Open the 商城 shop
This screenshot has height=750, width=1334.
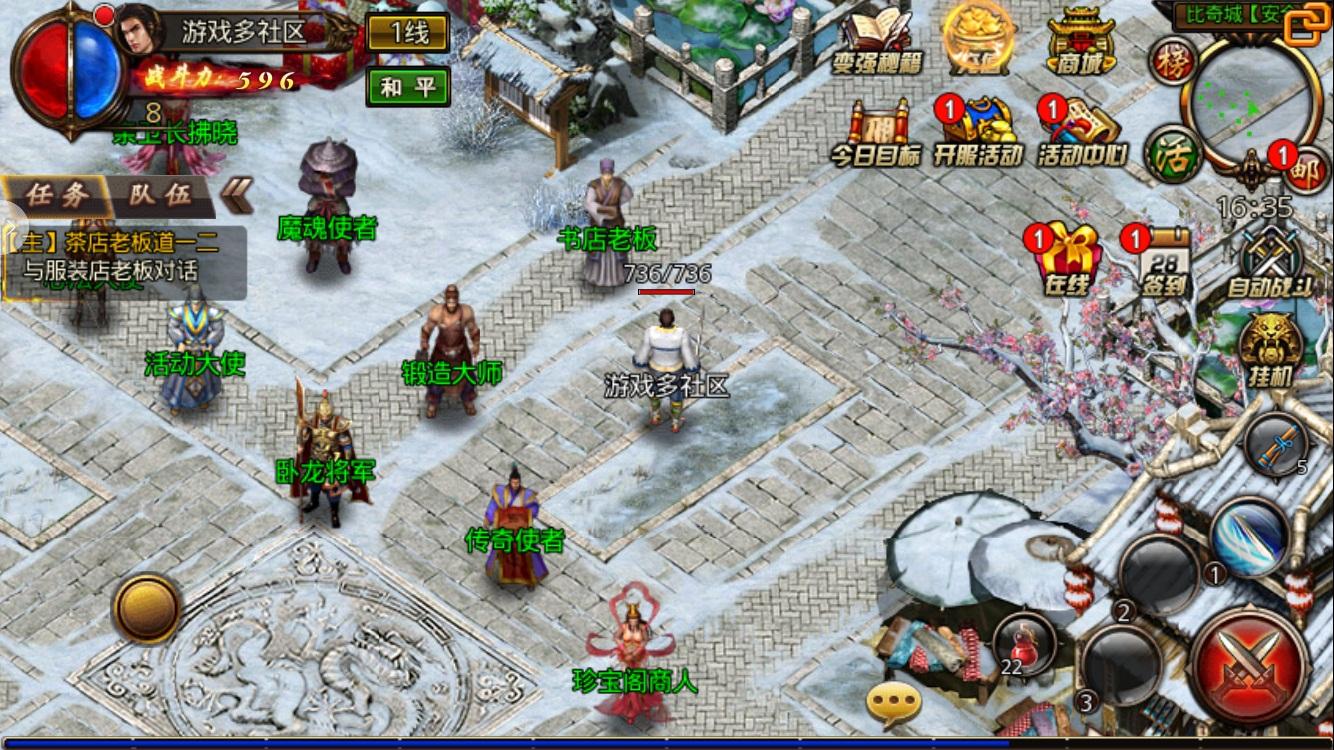[1081, 40]
